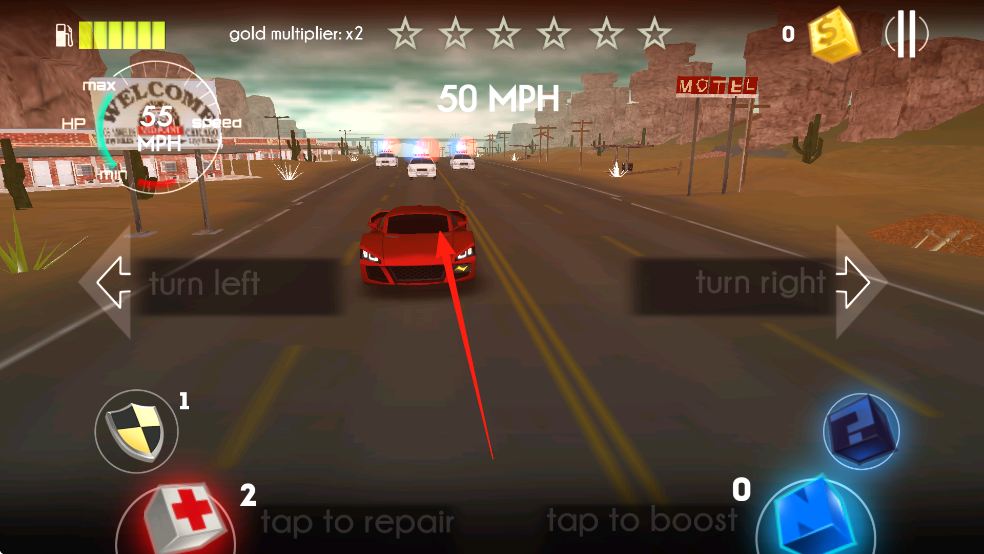Screen dimensions: 984x554
Task: Steer with the turn left arrow
Action: pyautogui.click(x=113, y=284)
